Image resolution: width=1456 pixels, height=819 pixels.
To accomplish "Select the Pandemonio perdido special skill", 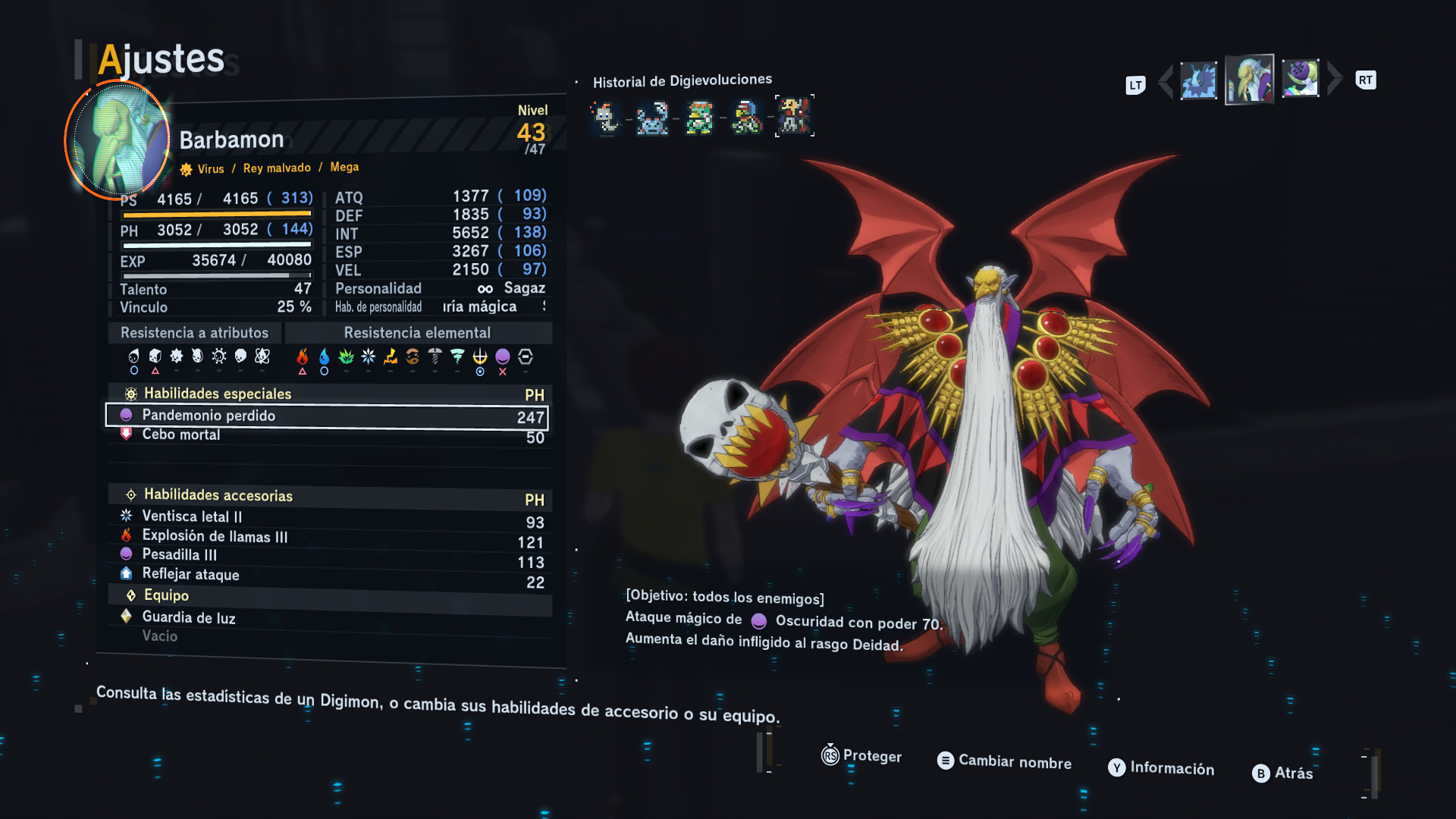I will (326, 416).
